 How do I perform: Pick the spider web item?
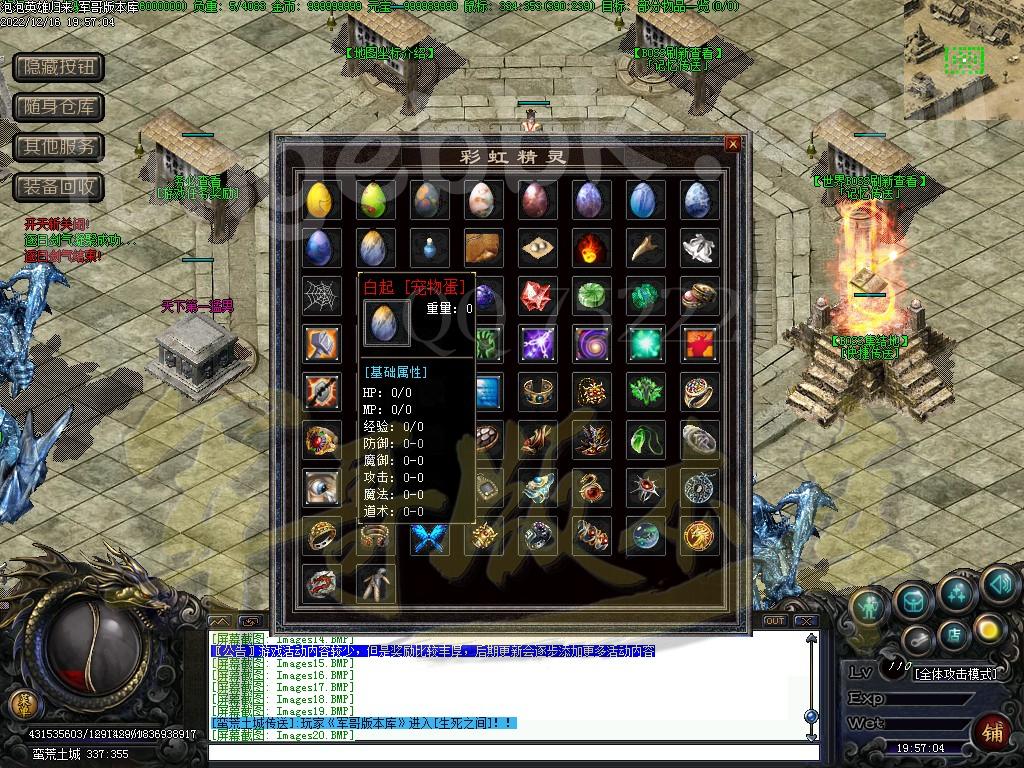(x=320, y=295)
